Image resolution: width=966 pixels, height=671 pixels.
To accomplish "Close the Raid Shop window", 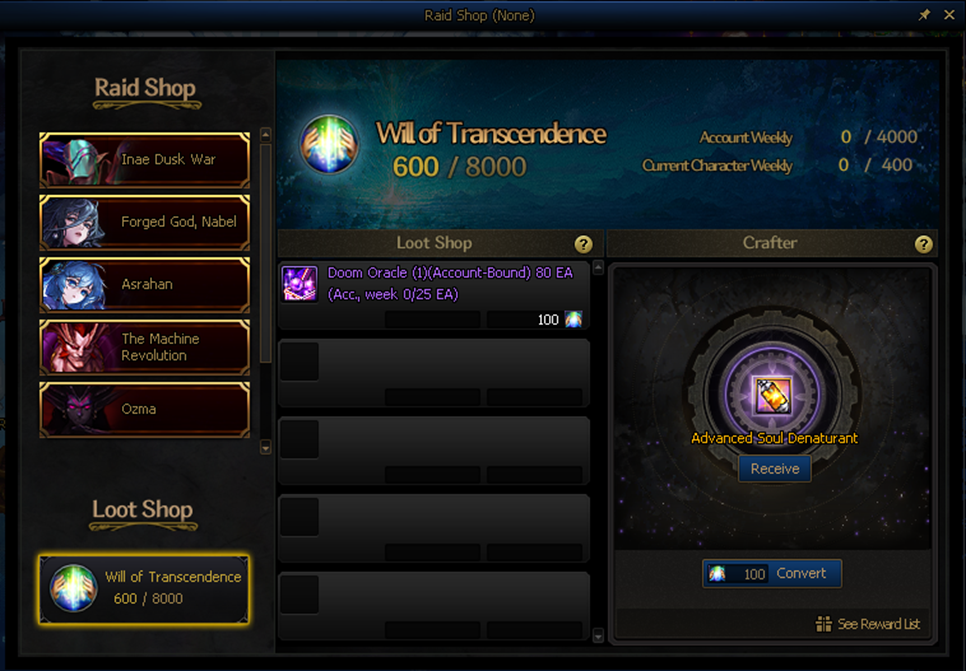I will point(949,15).
